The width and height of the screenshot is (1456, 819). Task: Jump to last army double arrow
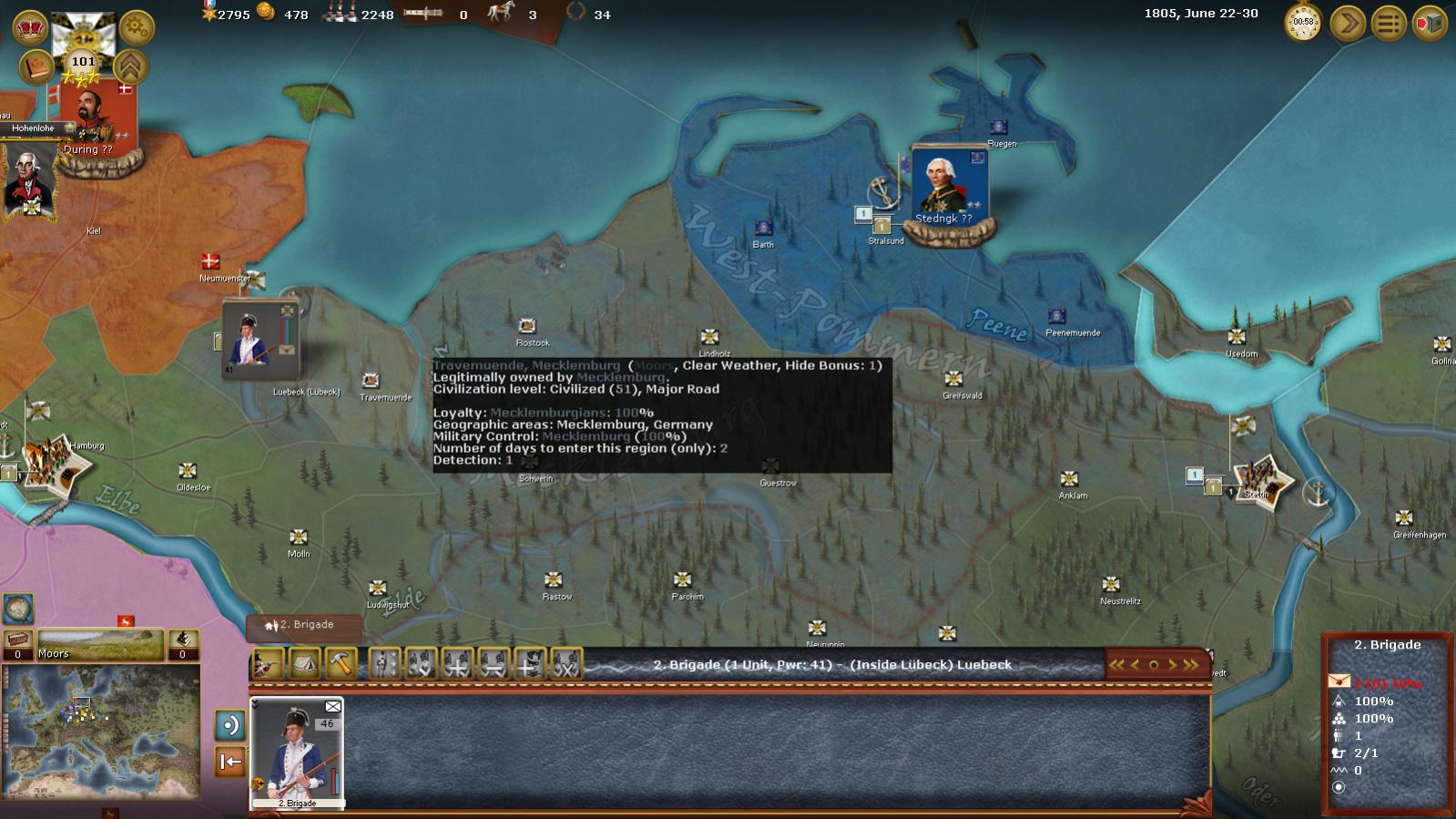(1191, 665)
